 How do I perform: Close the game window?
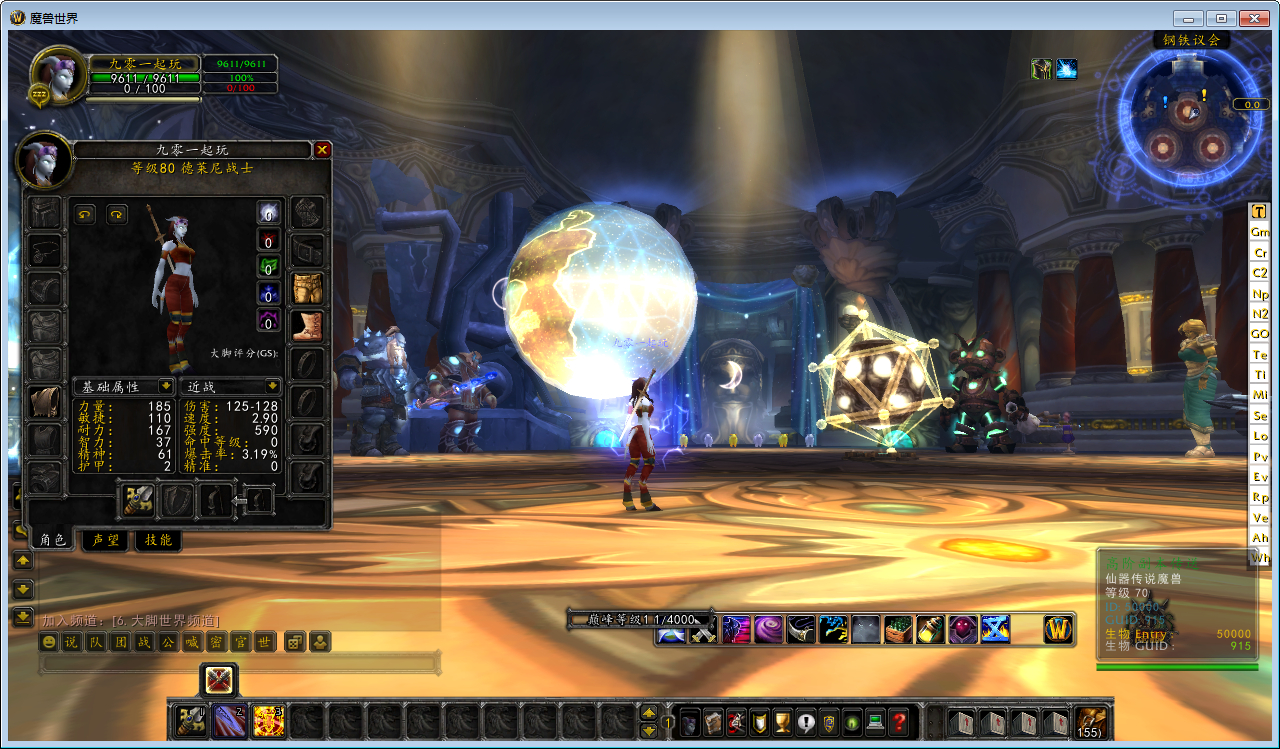[1253, 18]
